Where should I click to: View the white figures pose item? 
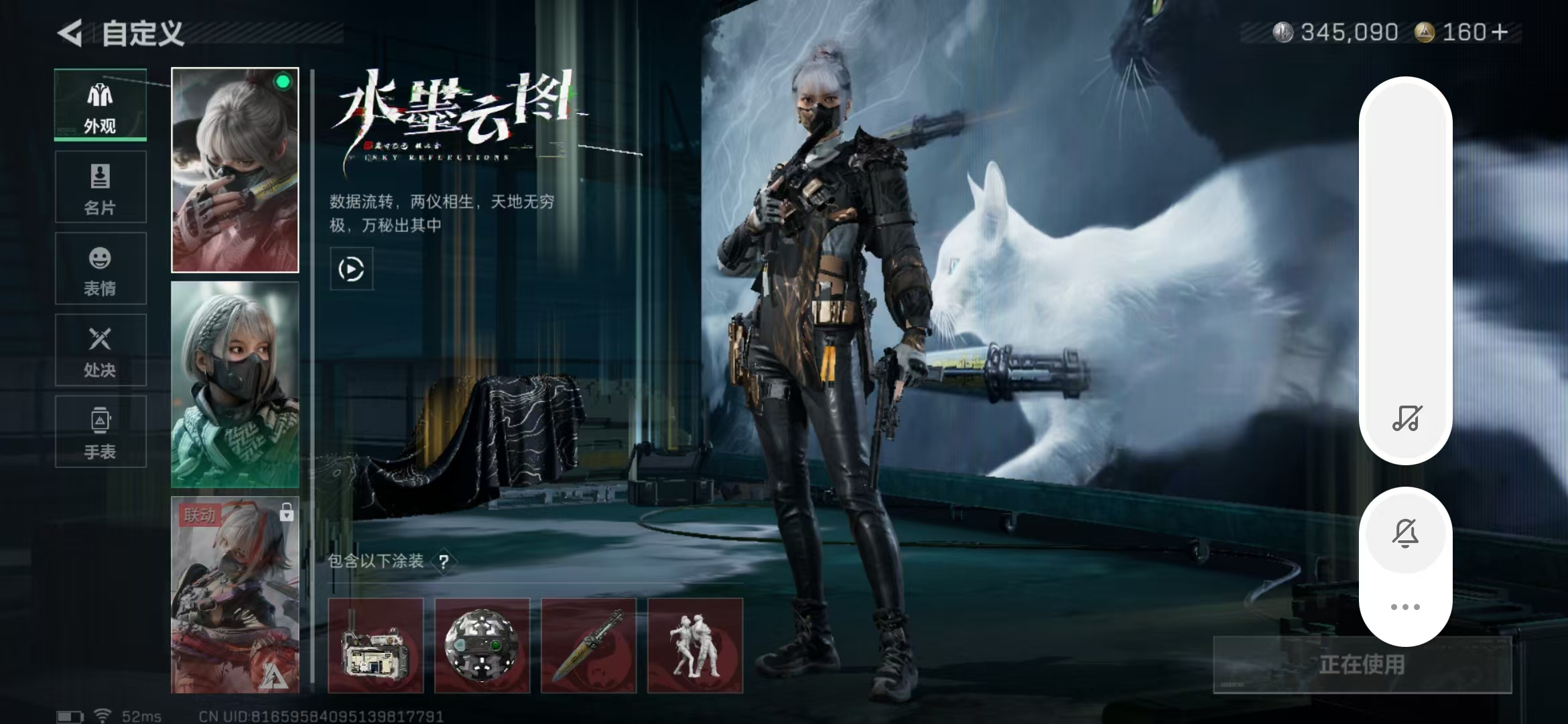click(696, 646)
